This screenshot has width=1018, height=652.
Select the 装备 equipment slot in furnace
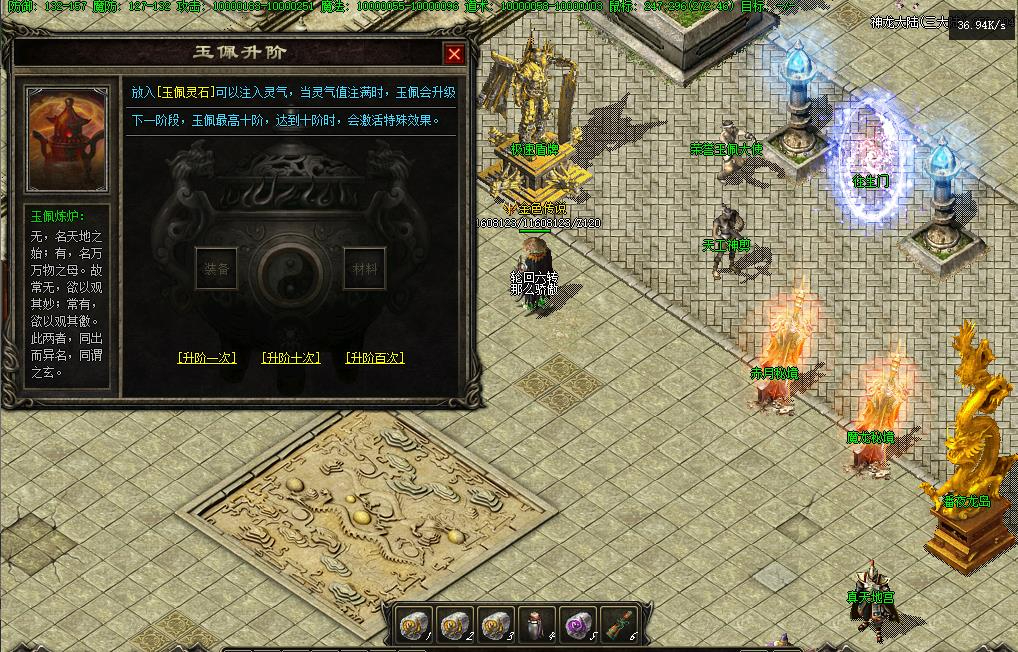coord(216,268)
